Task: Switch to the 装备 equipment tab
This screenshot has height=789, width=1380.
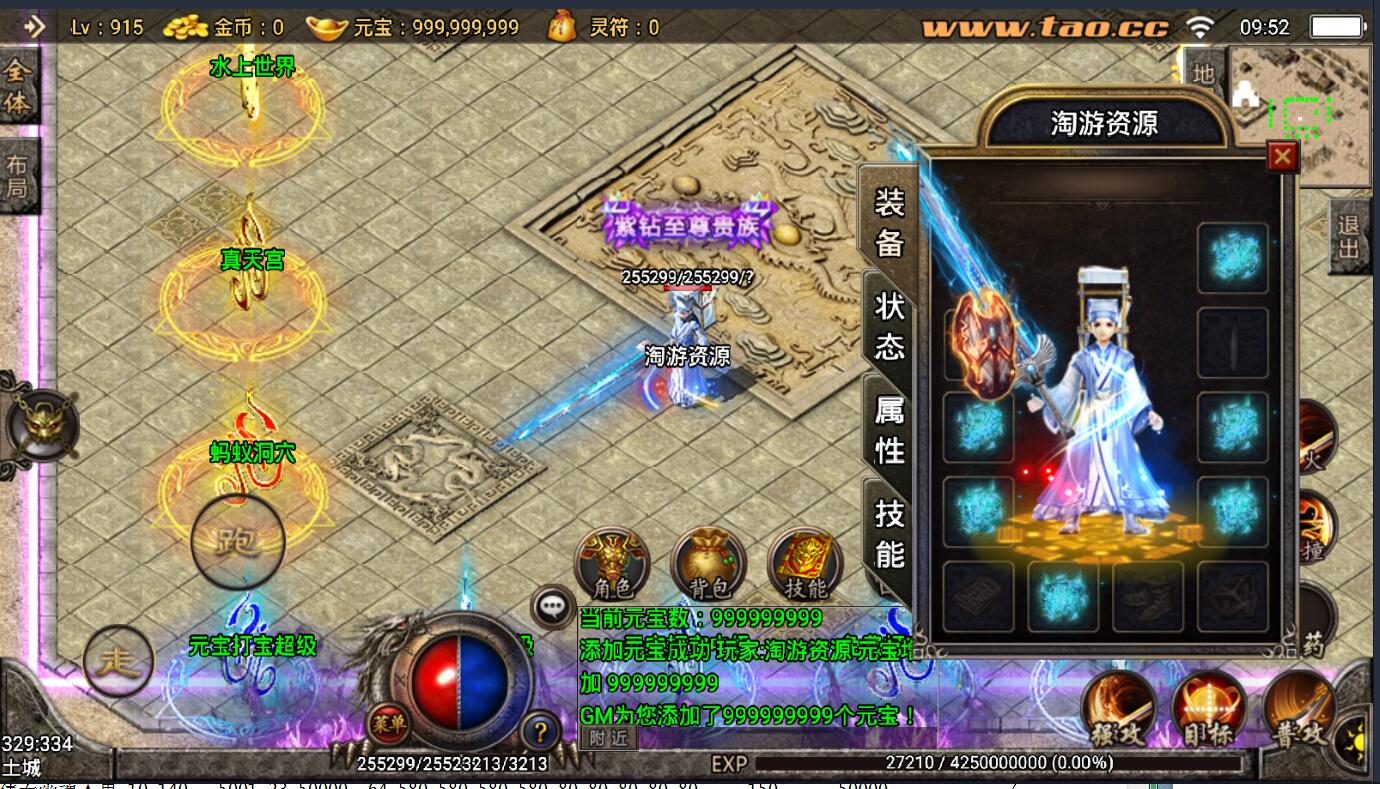Action: pos(889,221)
